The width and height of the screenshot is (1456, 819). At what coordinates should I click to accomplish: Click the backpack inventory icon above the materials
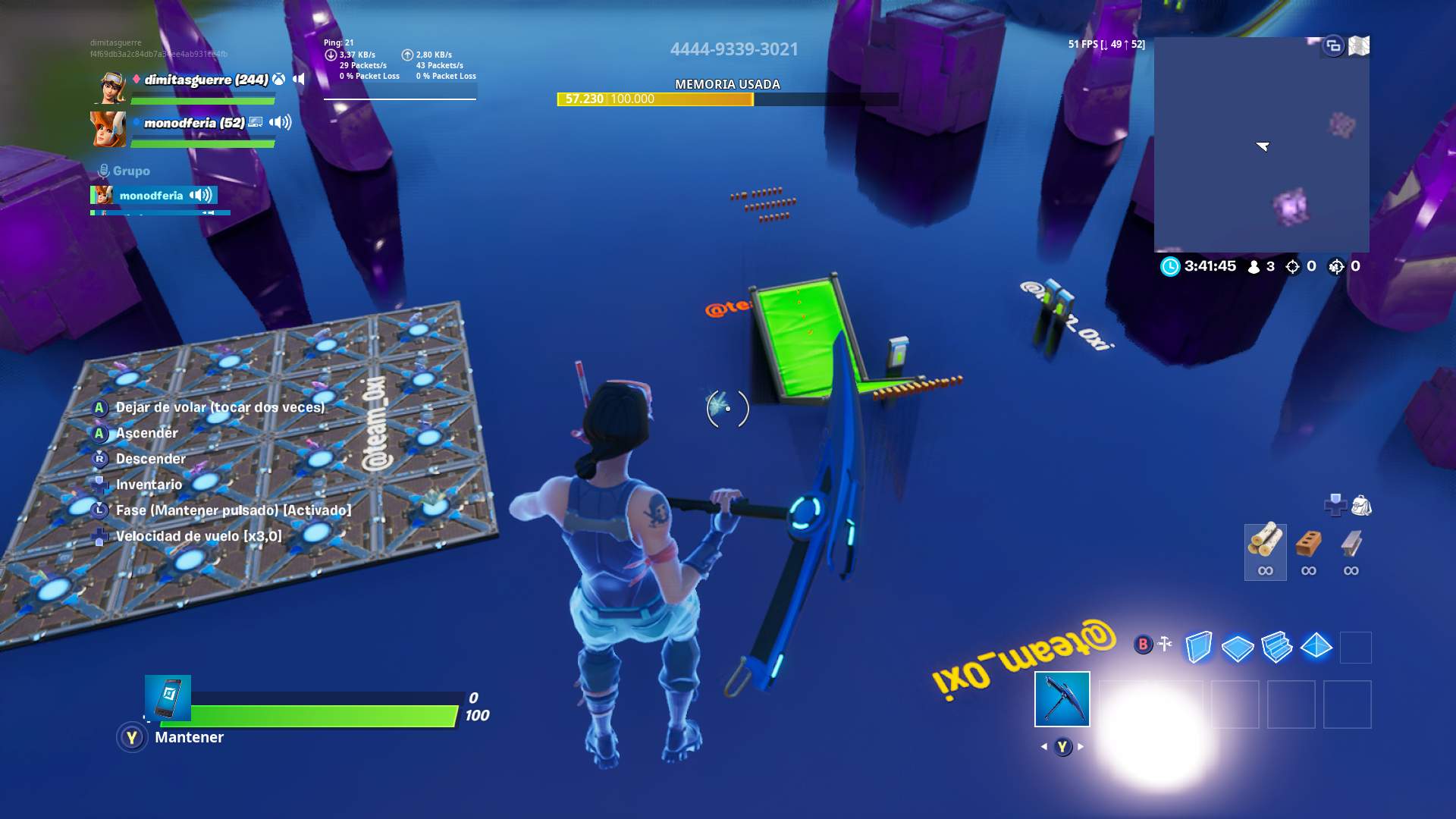pyautogui.click(x=1363, y=503)
